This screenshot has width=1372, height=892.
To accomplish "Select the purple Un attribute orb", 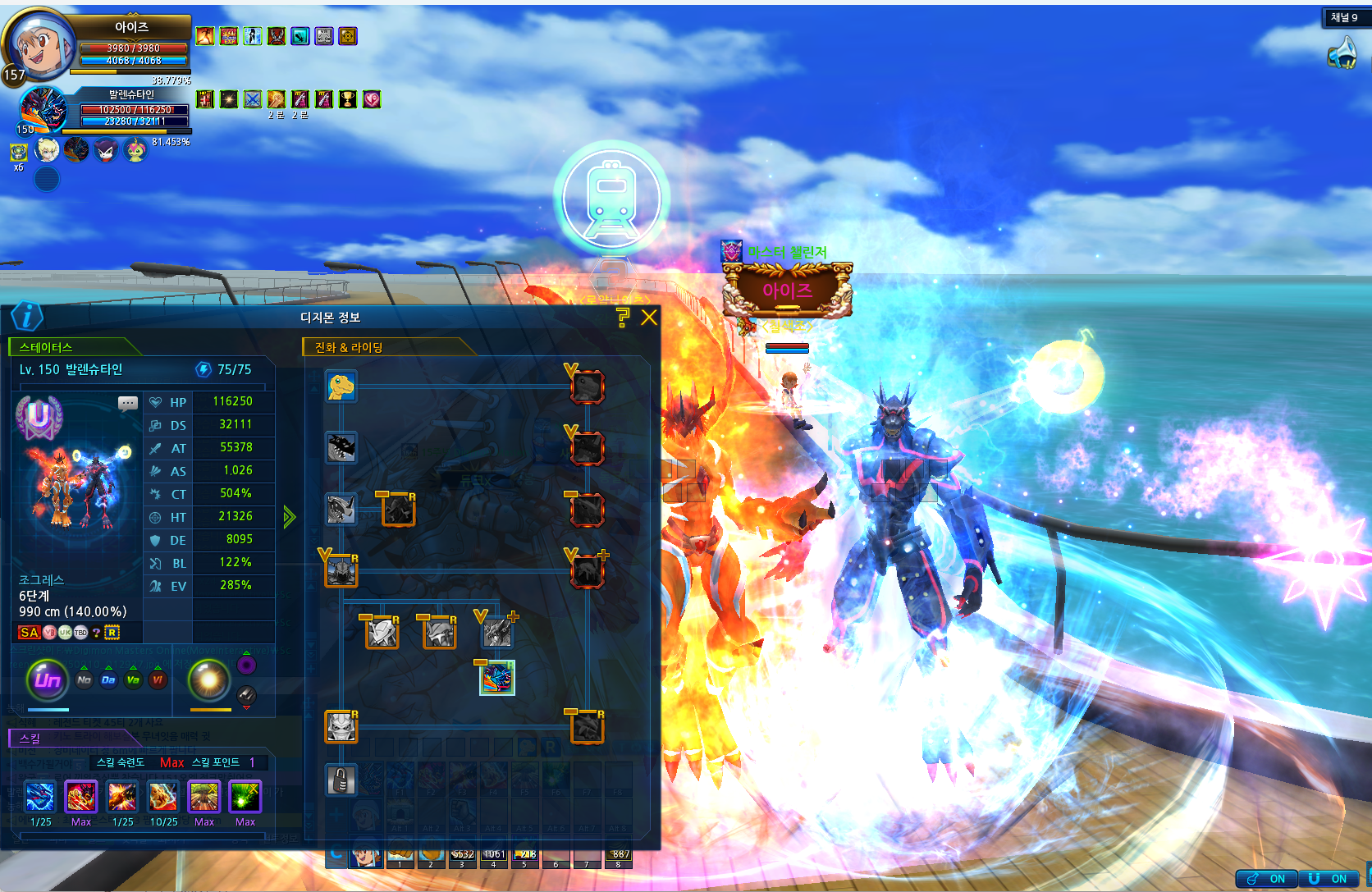I will coord(48,679).
